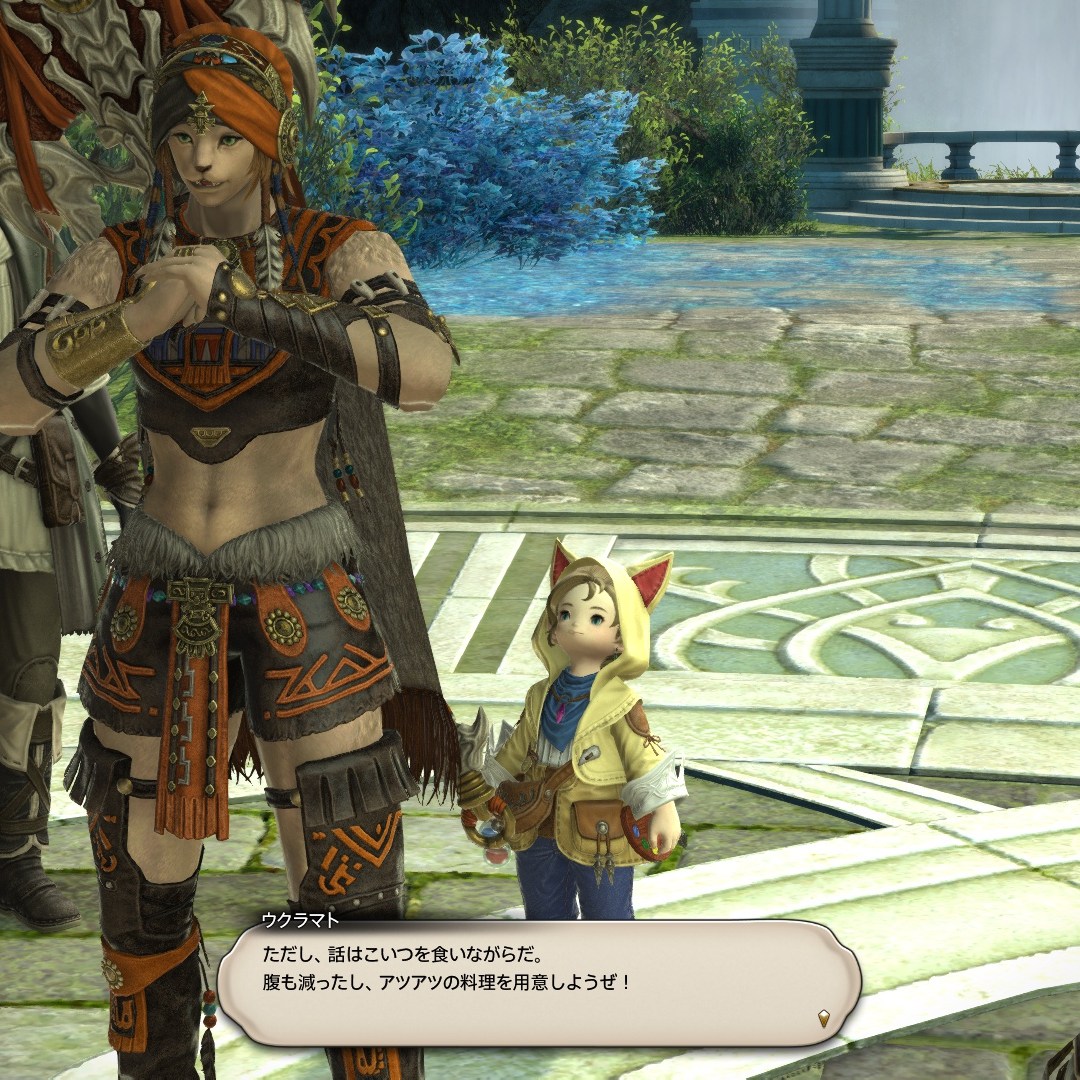1080x1080 pixels.
Task: Click the dialogue continue gem indicator
Action: 823,1019
